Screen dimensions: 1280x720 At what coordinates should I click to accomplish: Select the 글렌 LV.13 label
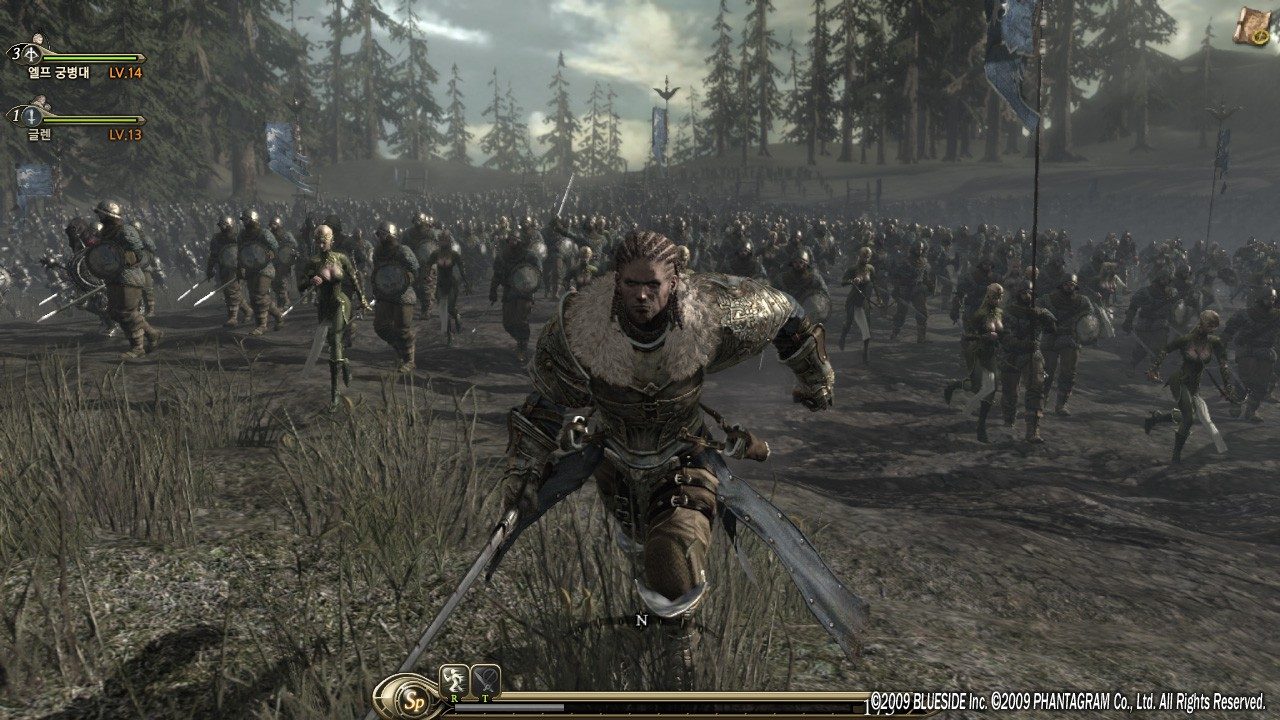[x=124, y=134]
